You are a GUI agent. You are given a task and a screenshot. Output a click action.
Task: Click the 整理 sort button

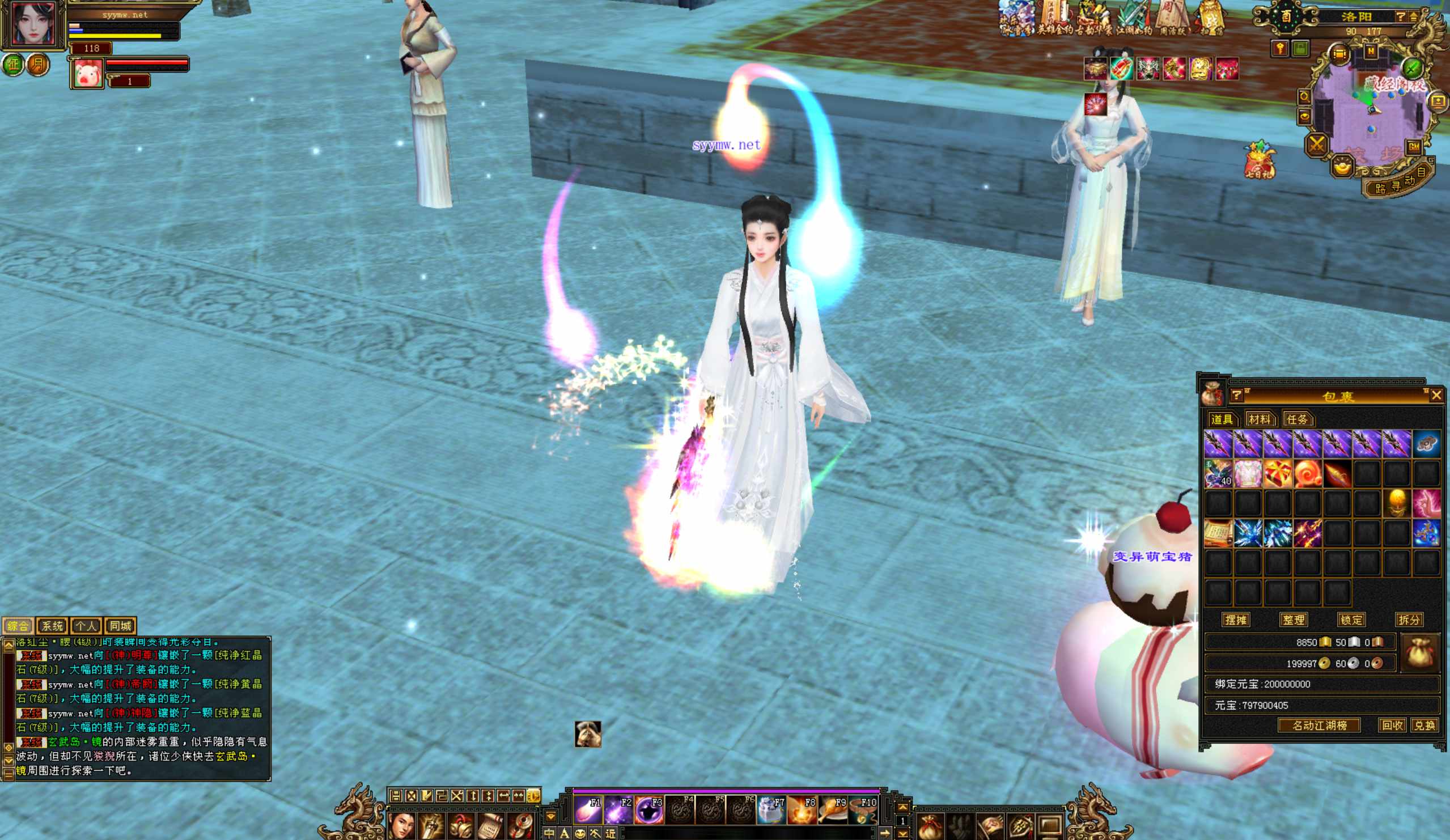coord(1294,620)
